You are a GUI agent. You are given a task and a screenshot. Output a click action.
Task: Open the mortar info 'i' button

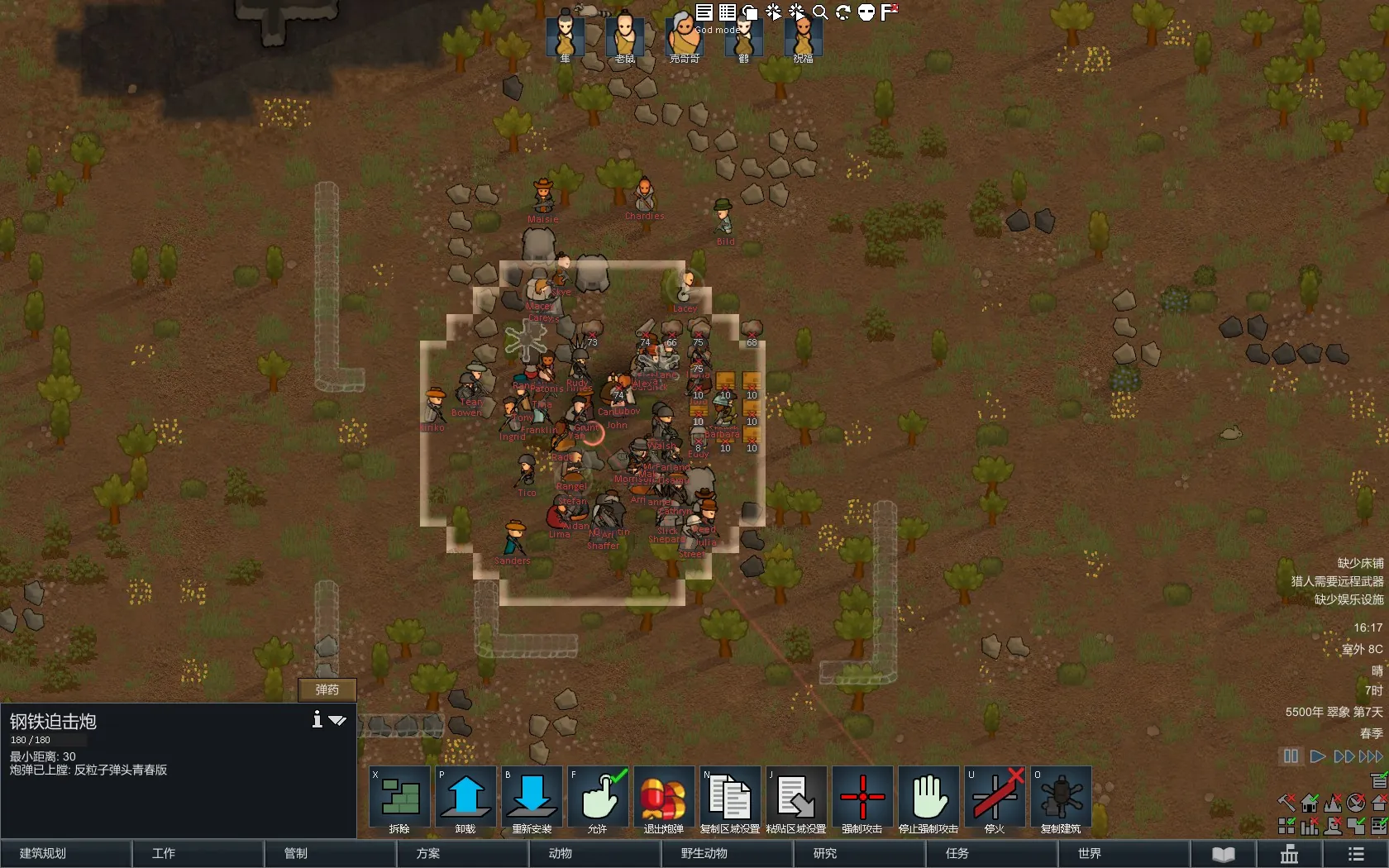(317, 719)
